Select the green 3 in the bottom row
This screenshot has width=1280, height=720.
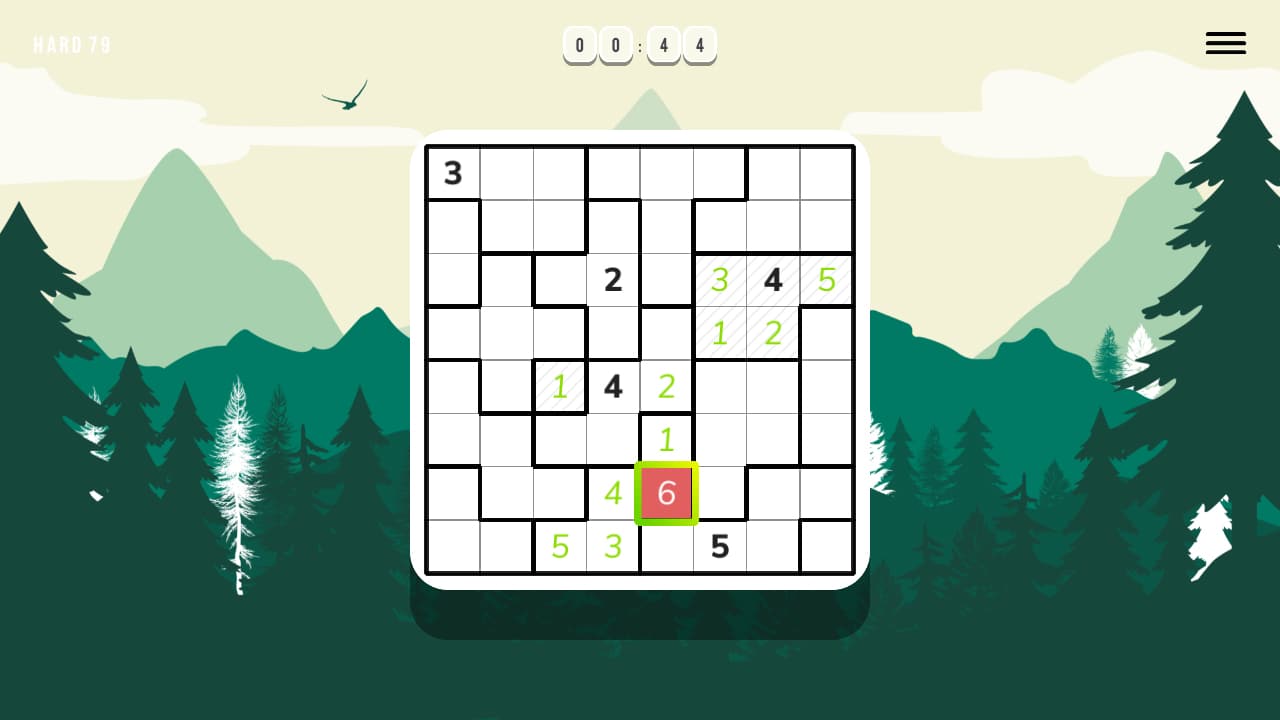pos(613,546)
